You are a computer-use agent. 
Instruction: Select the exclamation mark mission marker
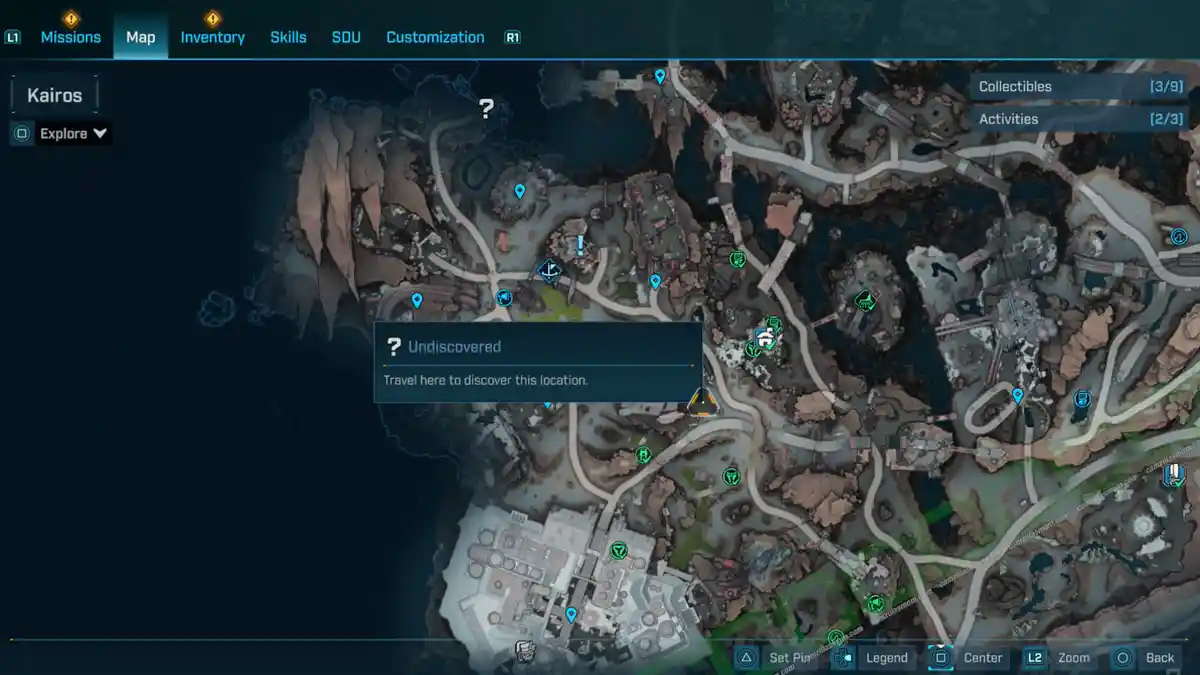point(579,245)
